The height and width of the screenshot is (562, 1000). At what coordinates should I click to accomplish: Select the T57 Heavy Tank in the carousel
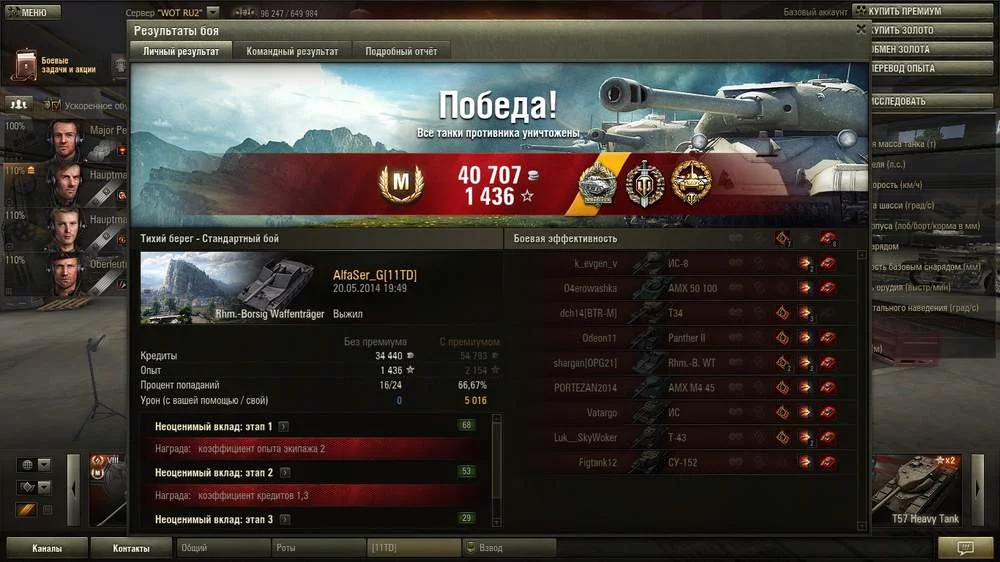click(x=922, y=491)
